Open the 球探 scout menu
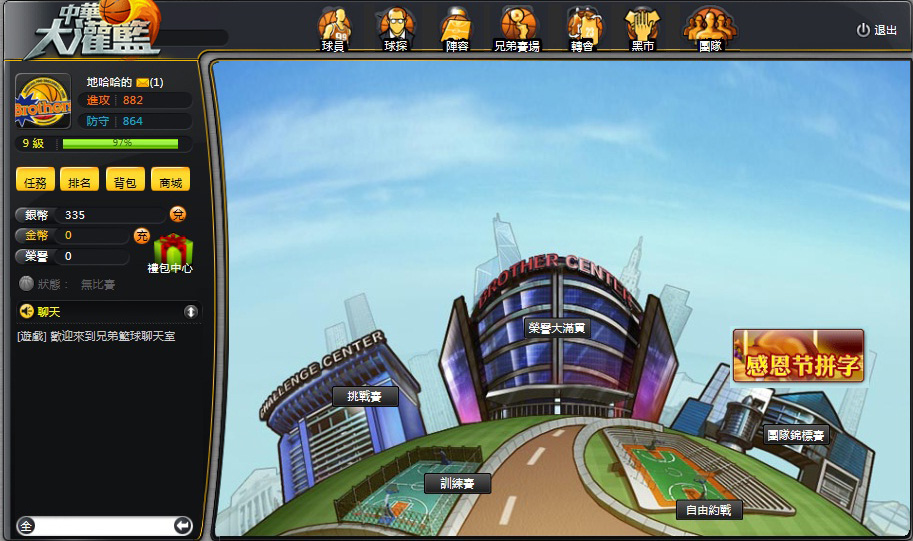This screenshot has width=913, height=541. tap(395, 30)
